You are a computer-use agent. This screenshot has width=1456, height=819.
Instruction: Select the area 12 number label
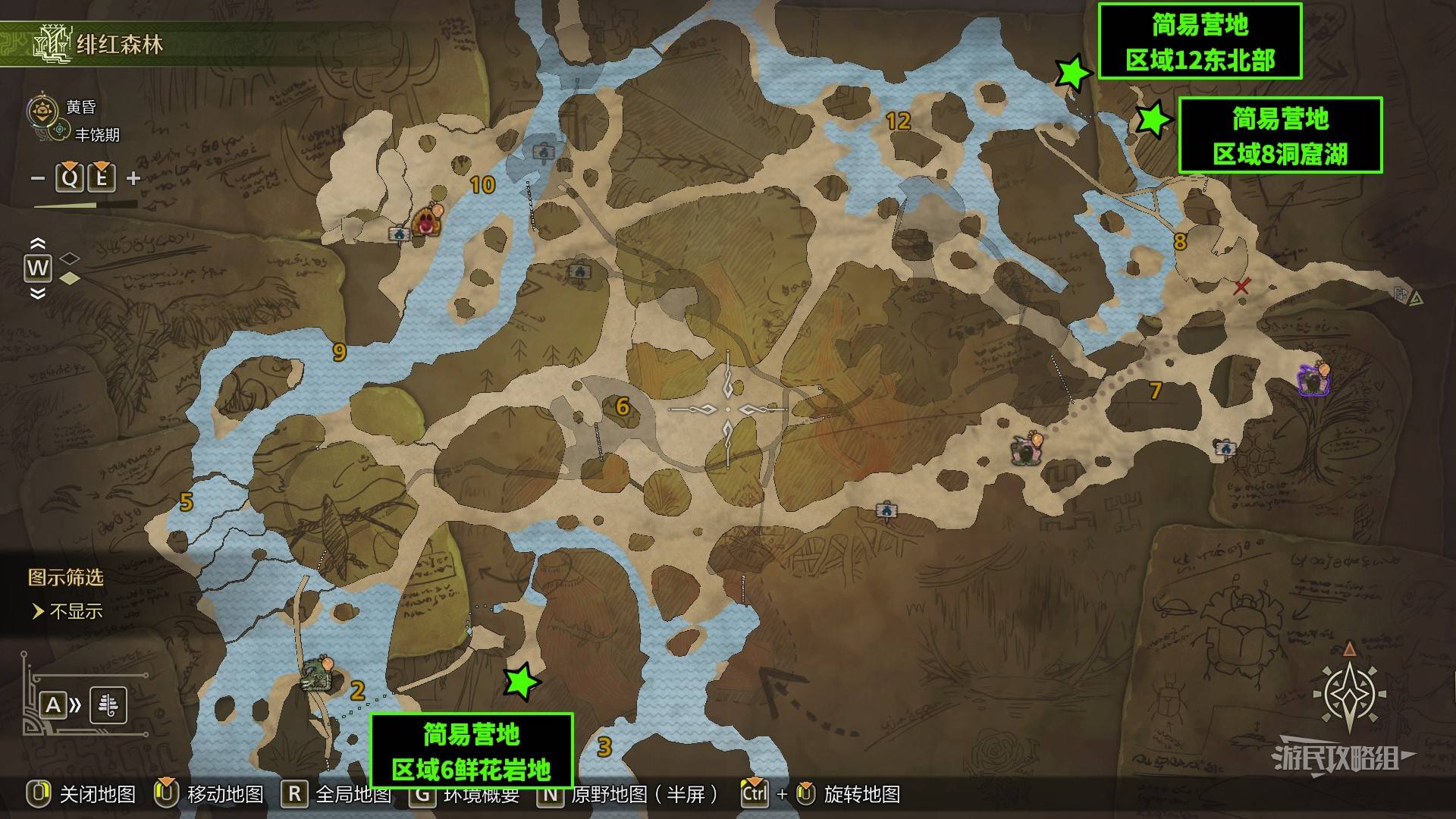pos(898,121)
